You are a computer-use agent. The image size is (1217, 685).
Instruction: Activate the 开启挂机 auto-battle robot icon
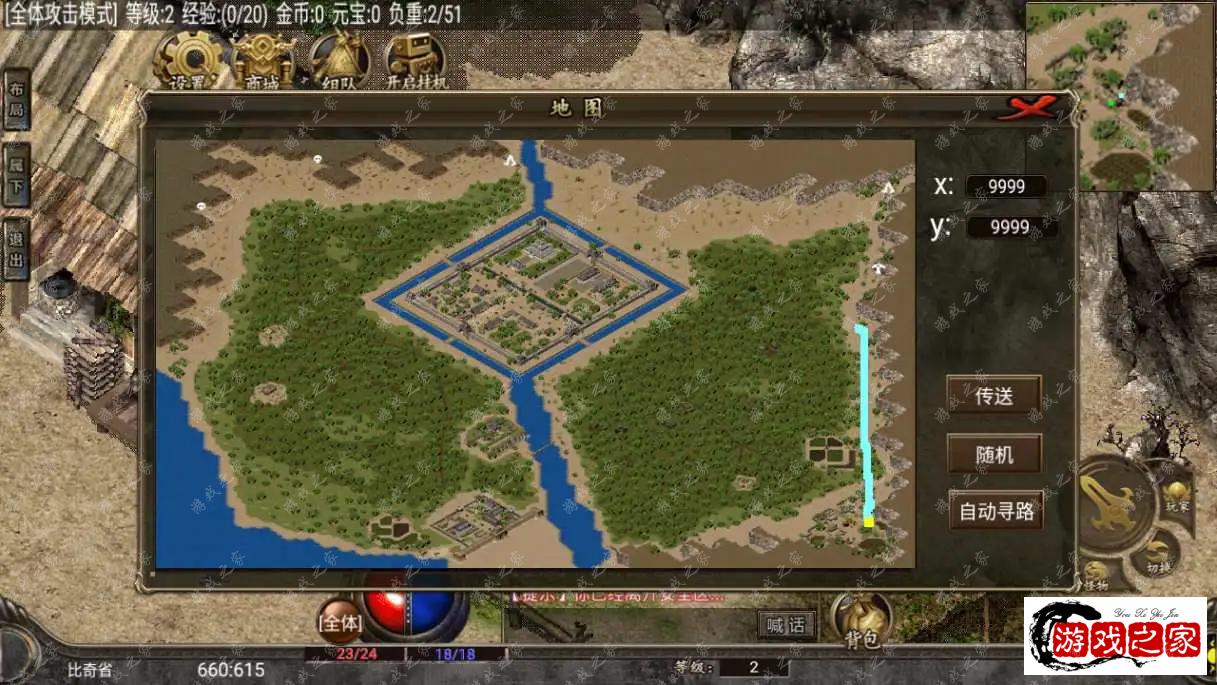[415, 62]
